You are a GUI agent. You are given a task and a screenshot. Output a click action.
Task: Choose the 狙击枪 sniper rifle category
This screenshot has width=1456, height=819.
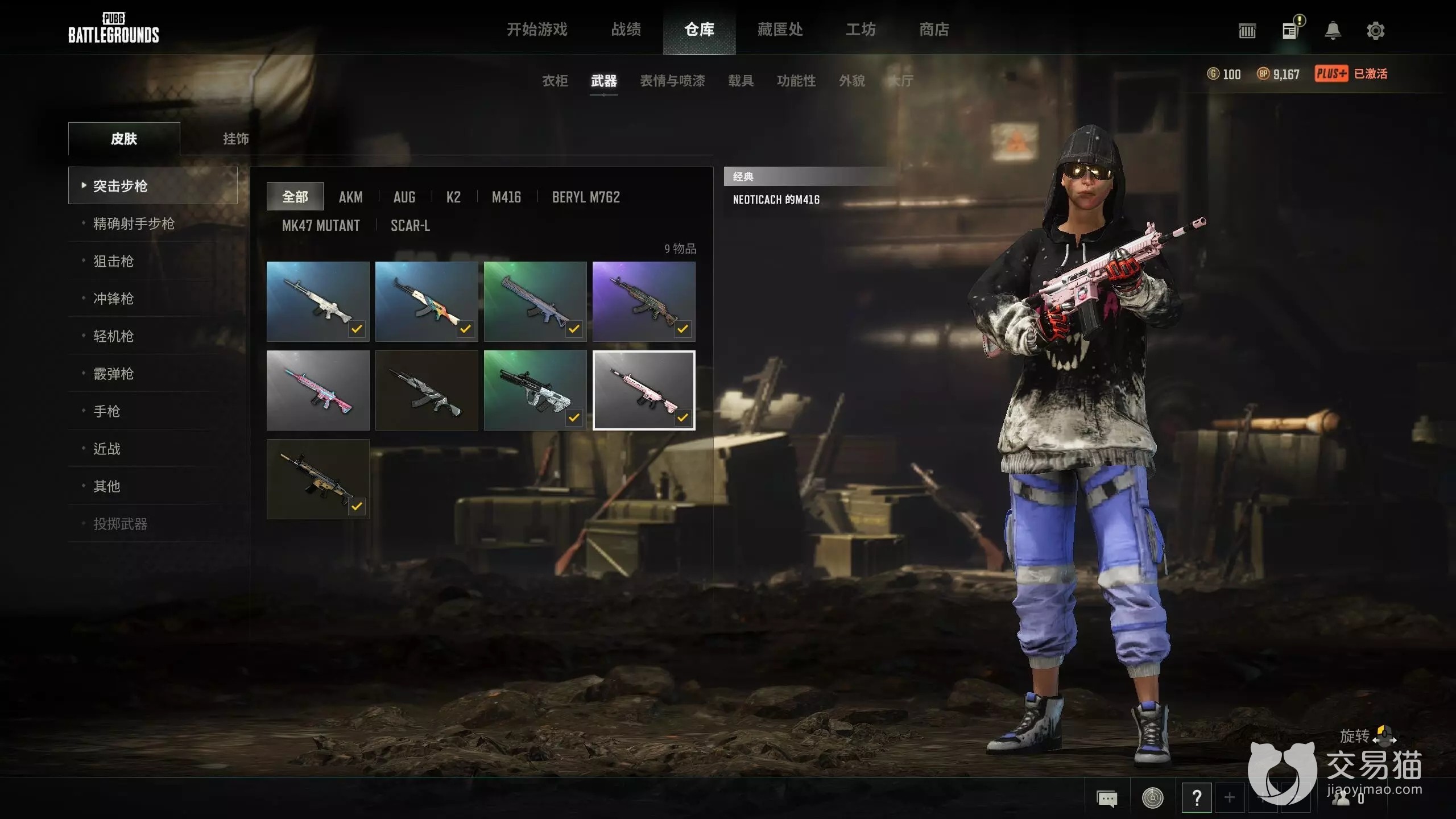pos(113,261)
